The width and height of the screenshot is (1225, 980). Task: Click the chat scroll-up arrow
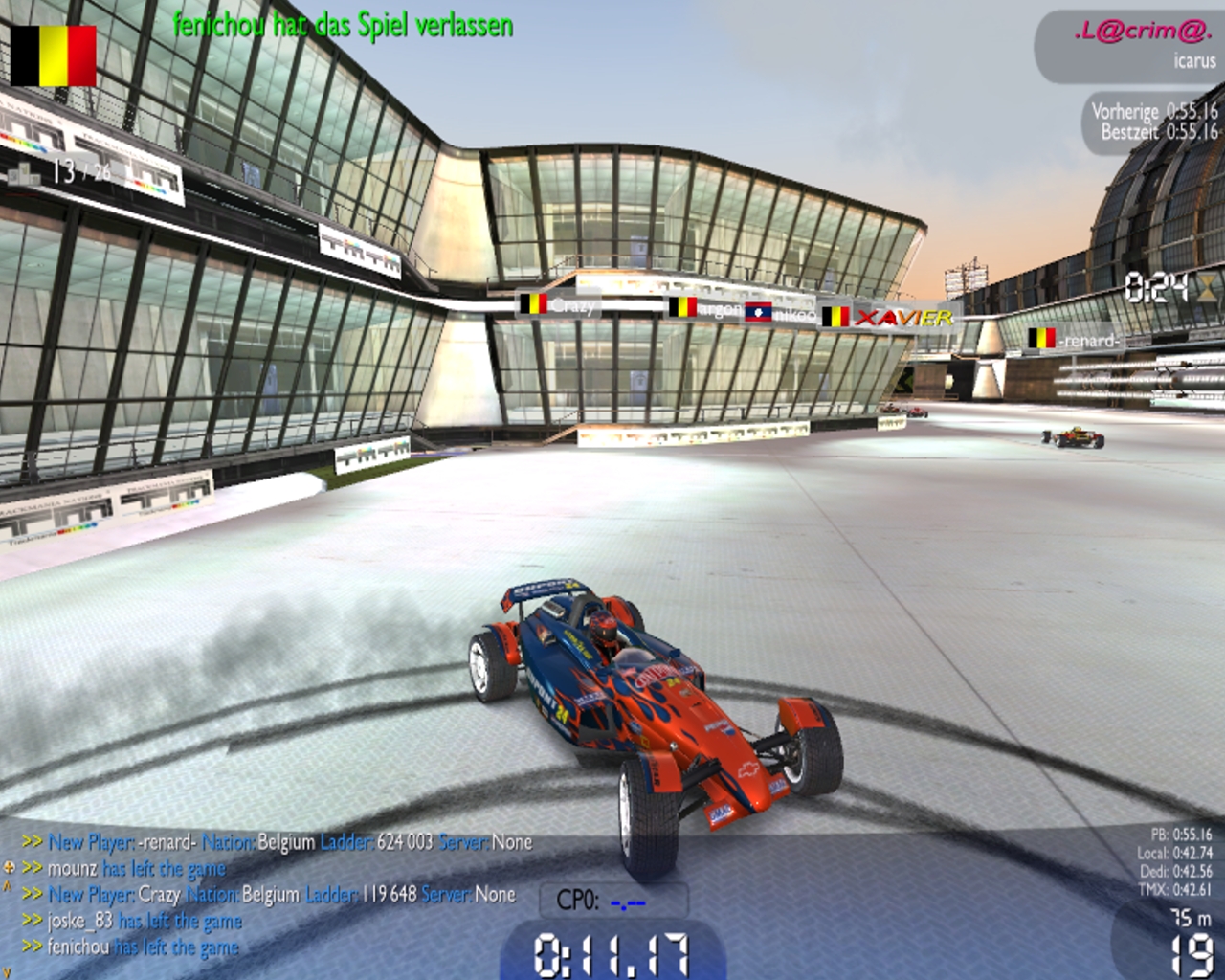pos(8,887)
